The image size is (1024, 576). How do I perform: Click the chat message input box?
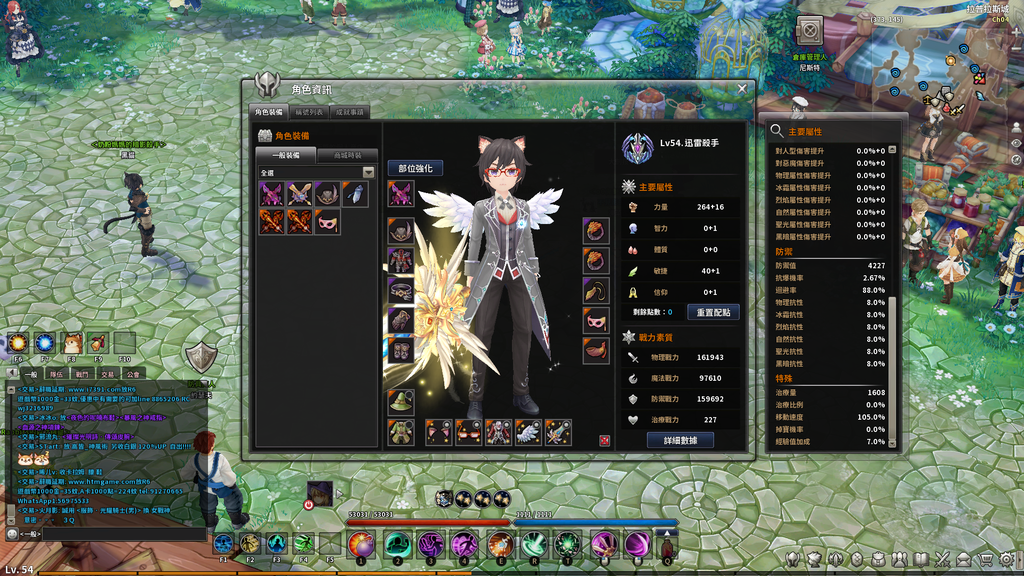pos(120,535)
